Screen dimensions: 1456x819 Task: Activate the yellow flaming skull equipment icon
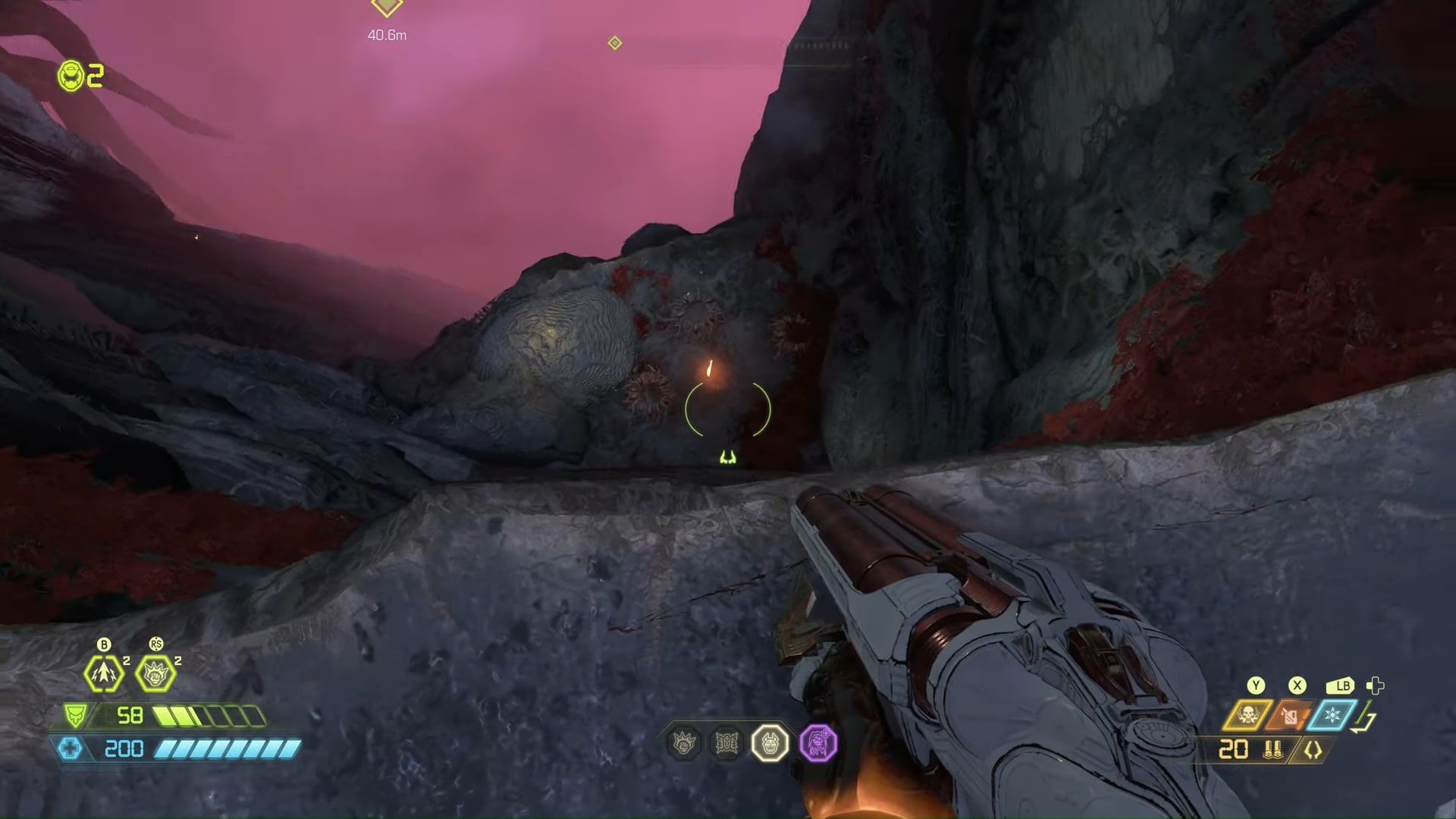[1247, 715]
